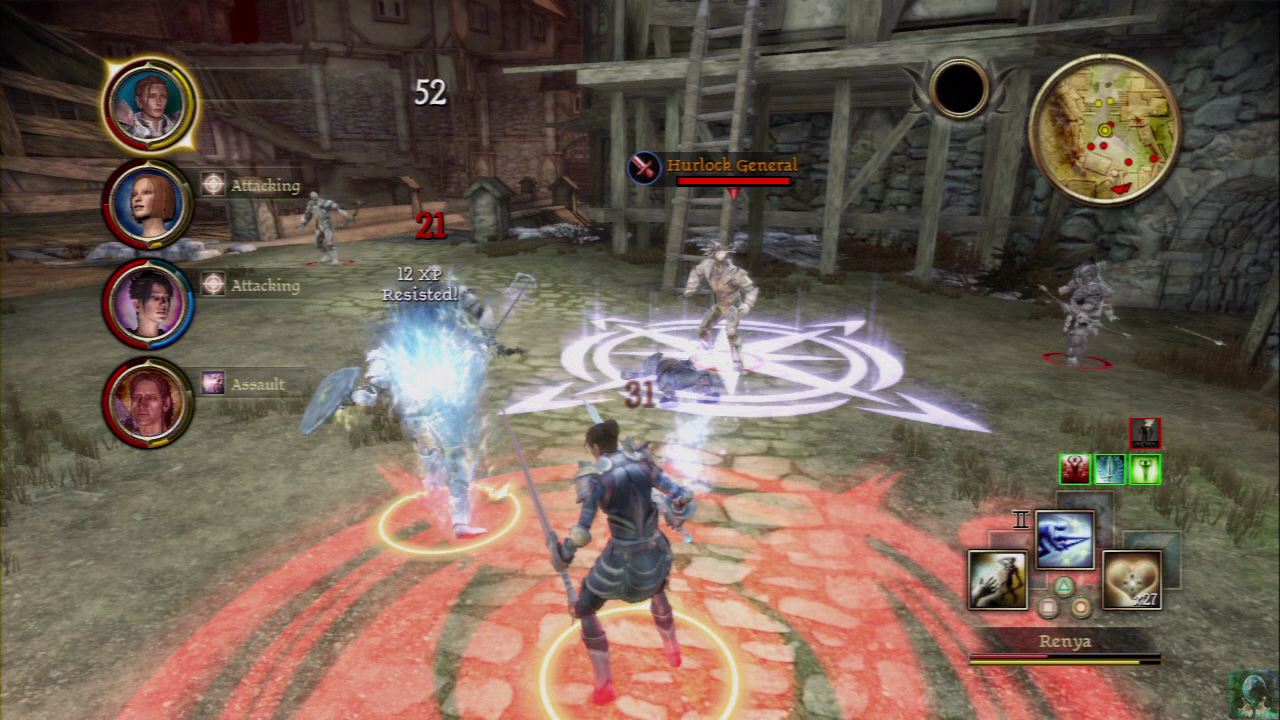The image size is (1280, 720).
Task: Switch to the long-haired male companion portrait
Action: 147,401
